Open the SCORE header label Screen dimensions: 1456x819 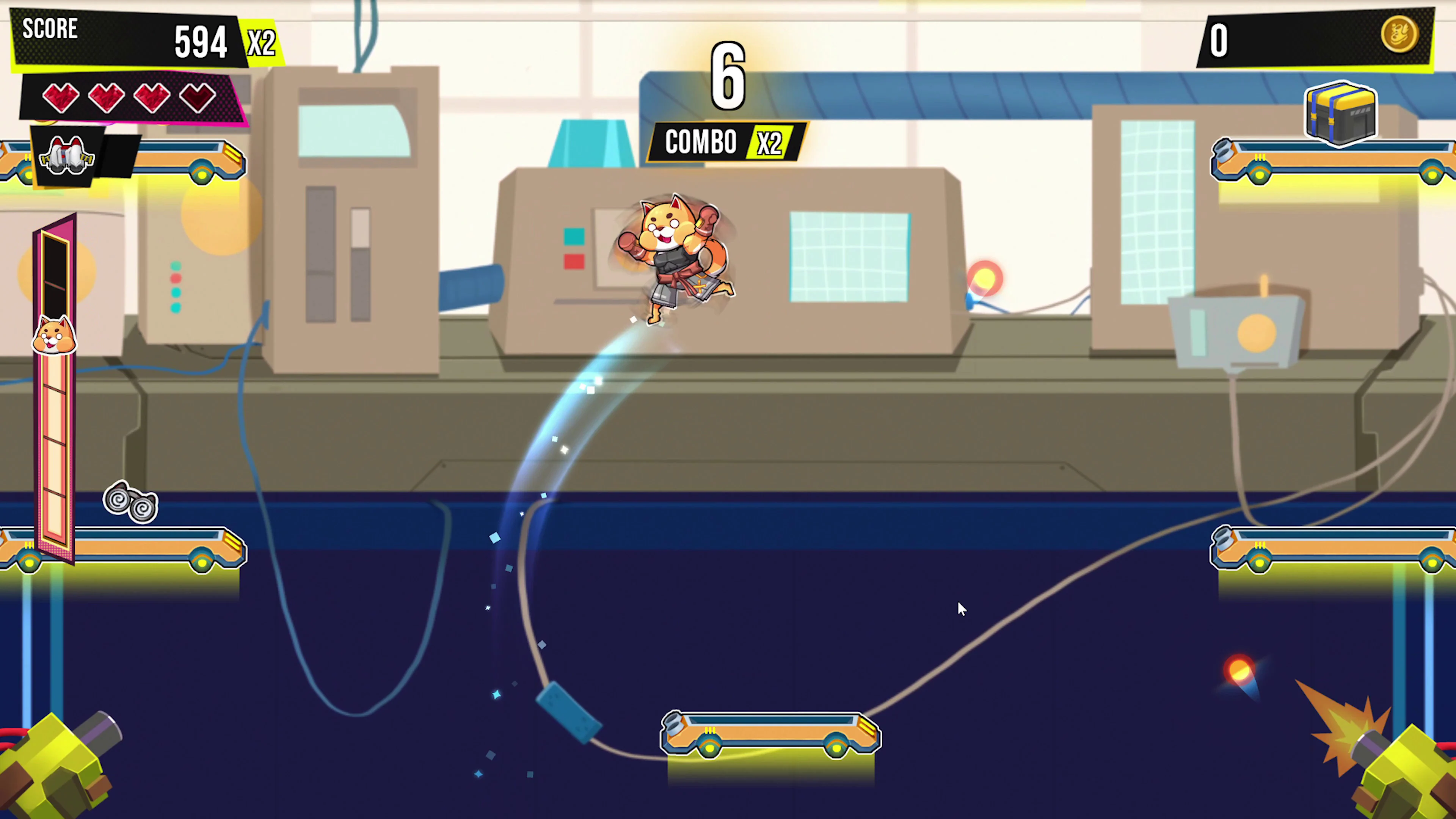(50, 30)
